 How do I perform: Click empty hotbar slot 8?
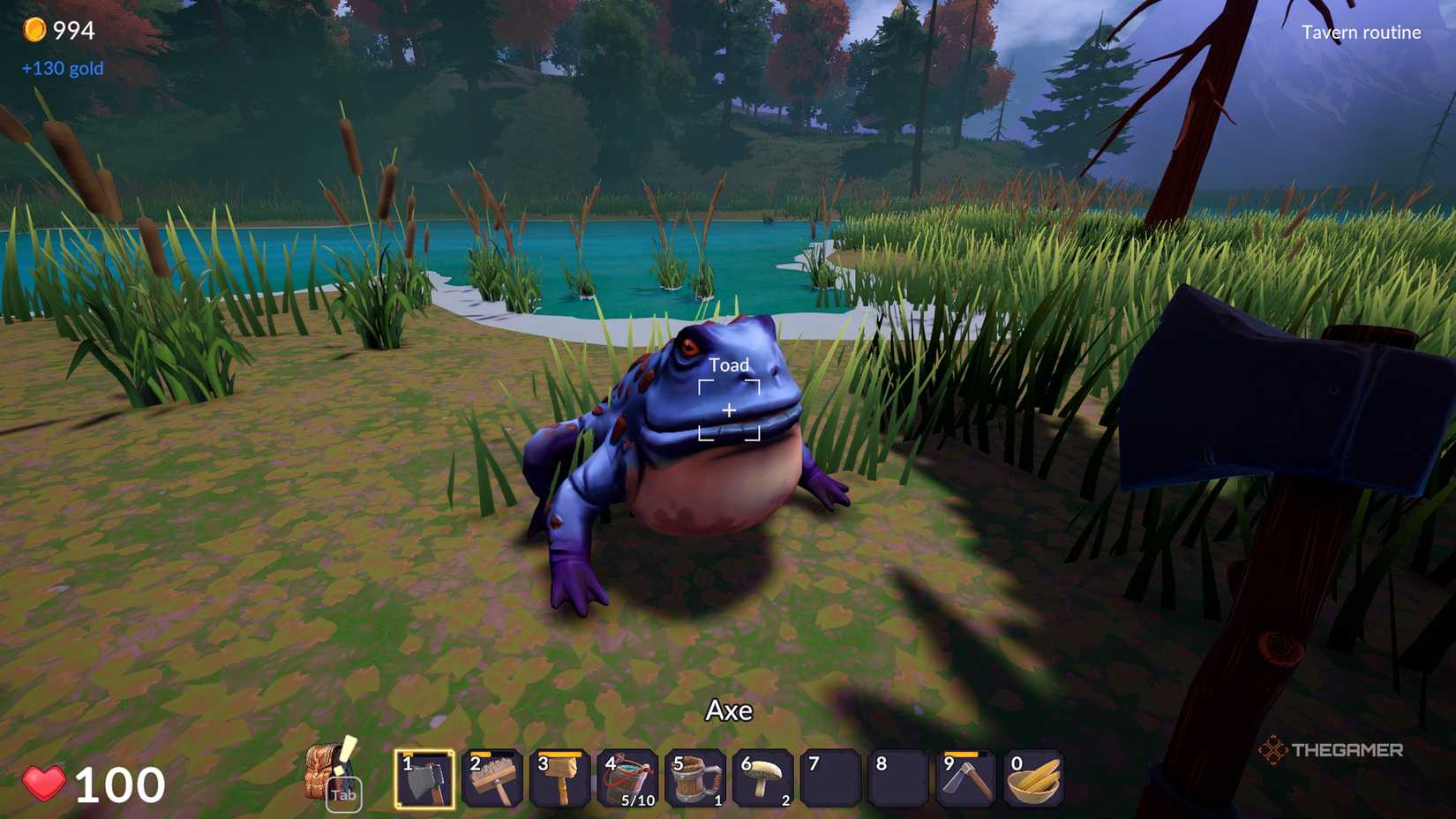[x=899, y=780]
